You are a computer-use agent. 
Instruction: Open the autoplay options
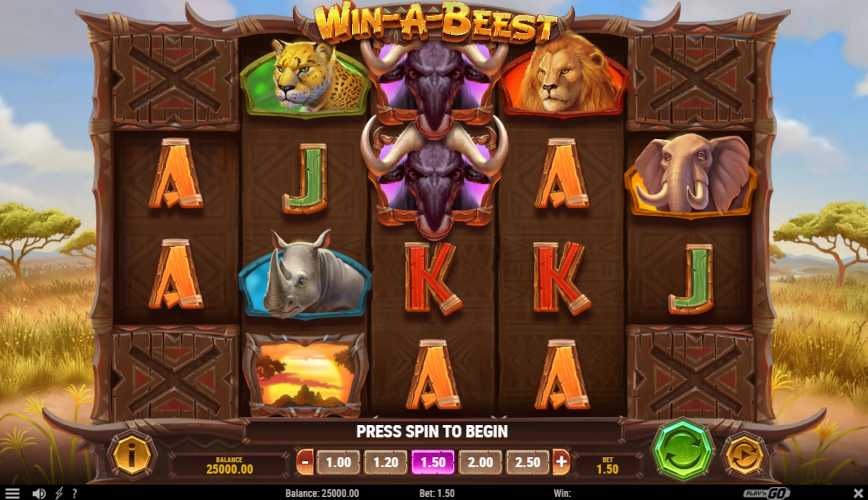point(744,453)
